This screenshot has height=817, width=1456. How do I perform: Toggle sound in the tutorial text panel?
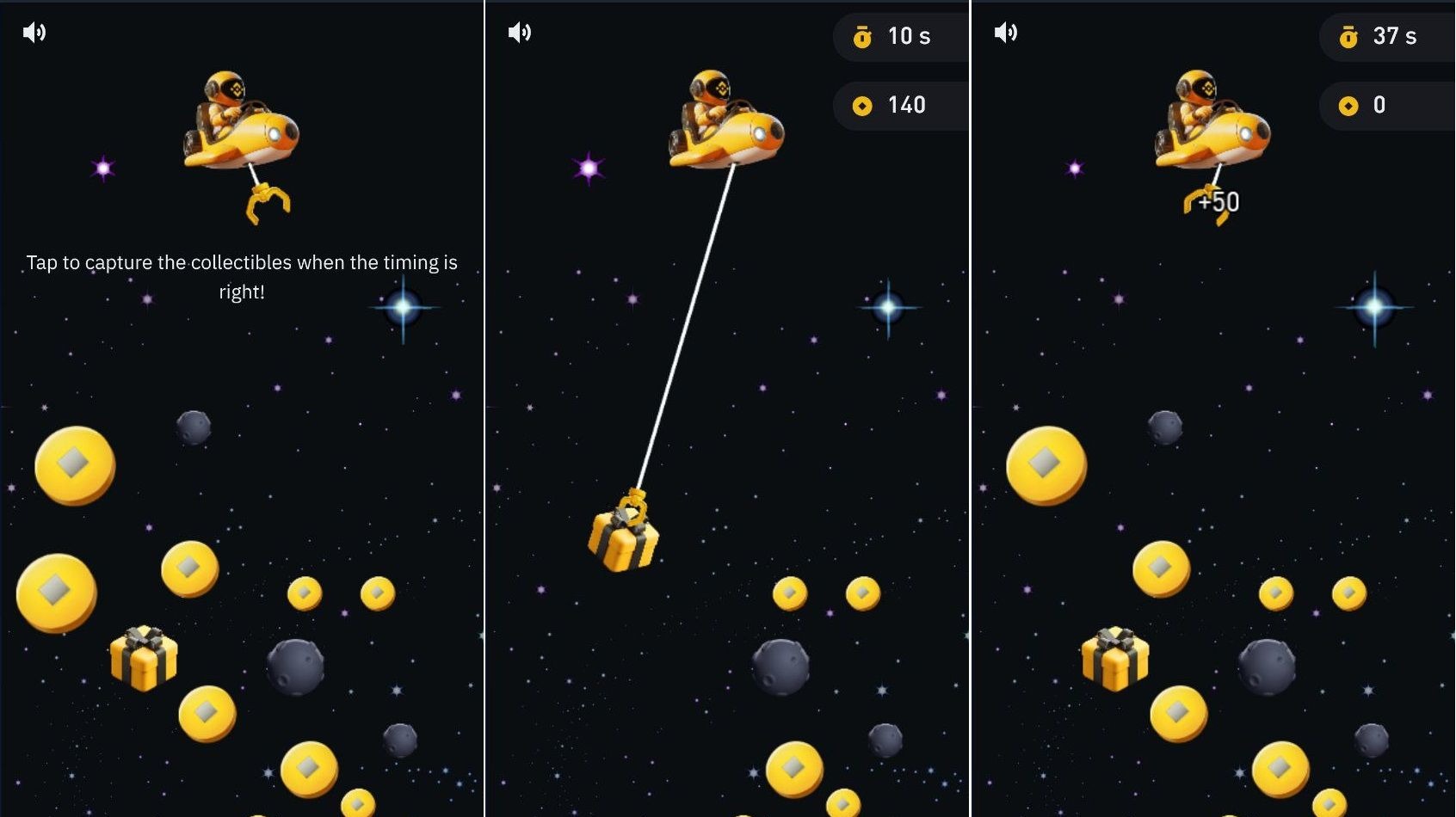[x=34, y=33]
